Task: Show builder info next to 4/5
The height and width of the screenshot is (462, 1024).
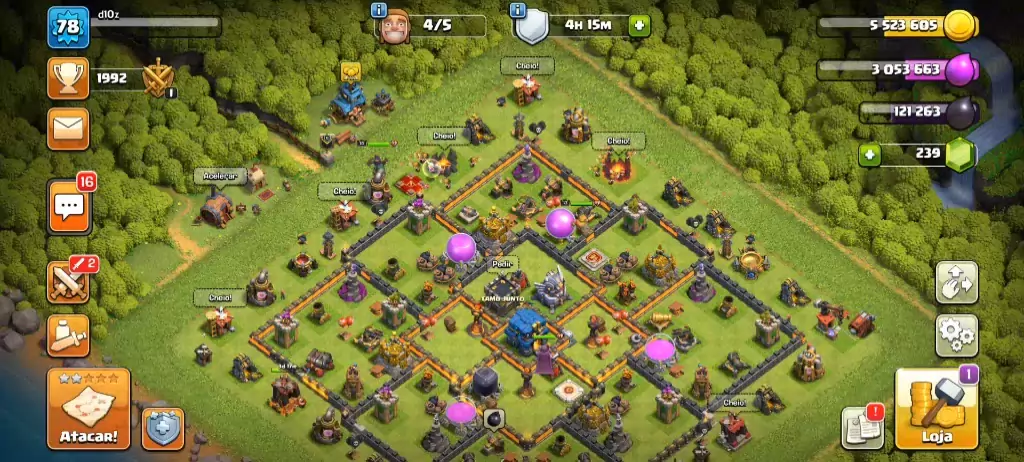Action: click(380, 10)
